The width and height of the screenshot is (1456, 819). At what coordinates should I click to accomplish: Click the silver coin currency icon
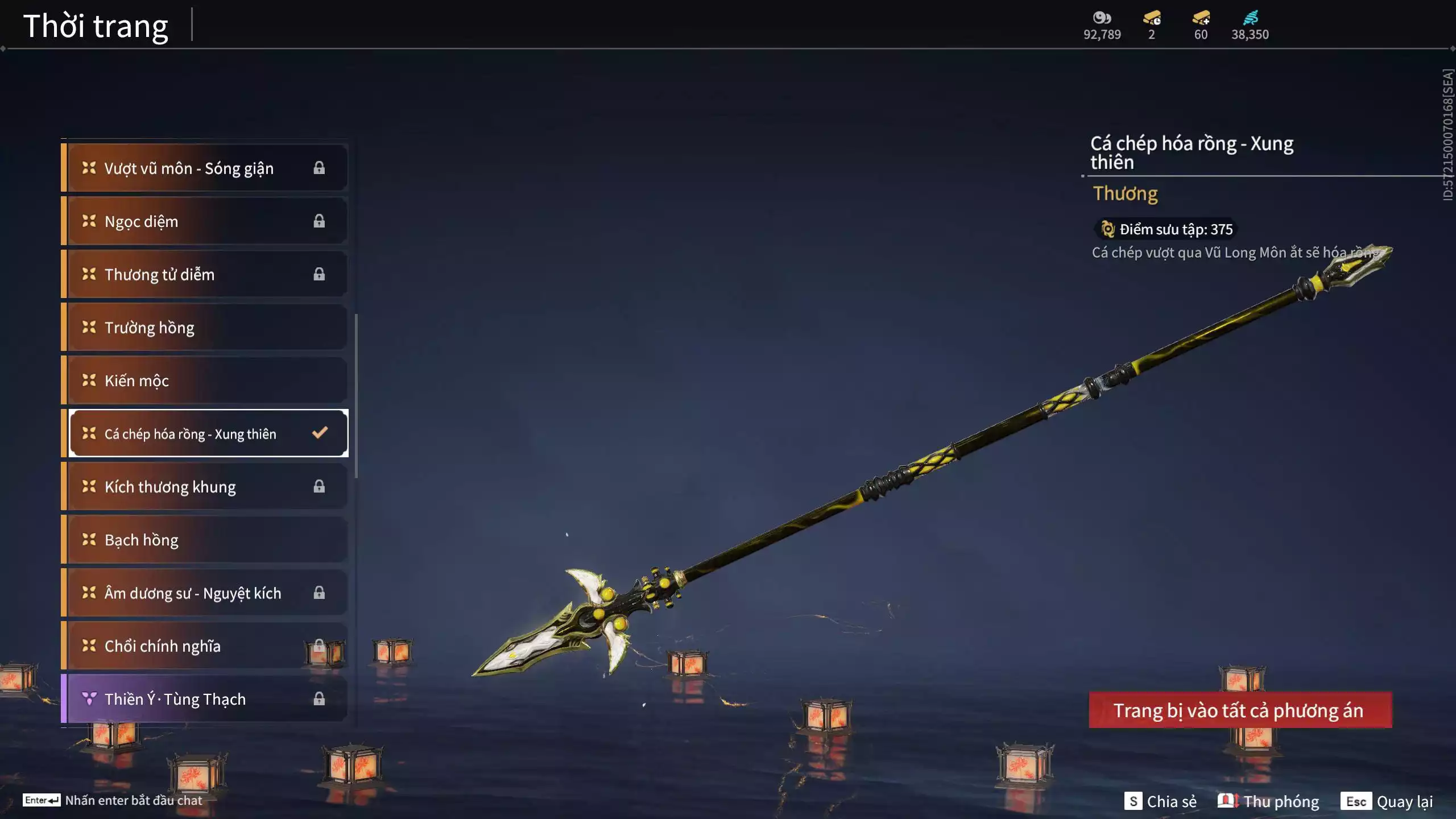pos(1102,18)
